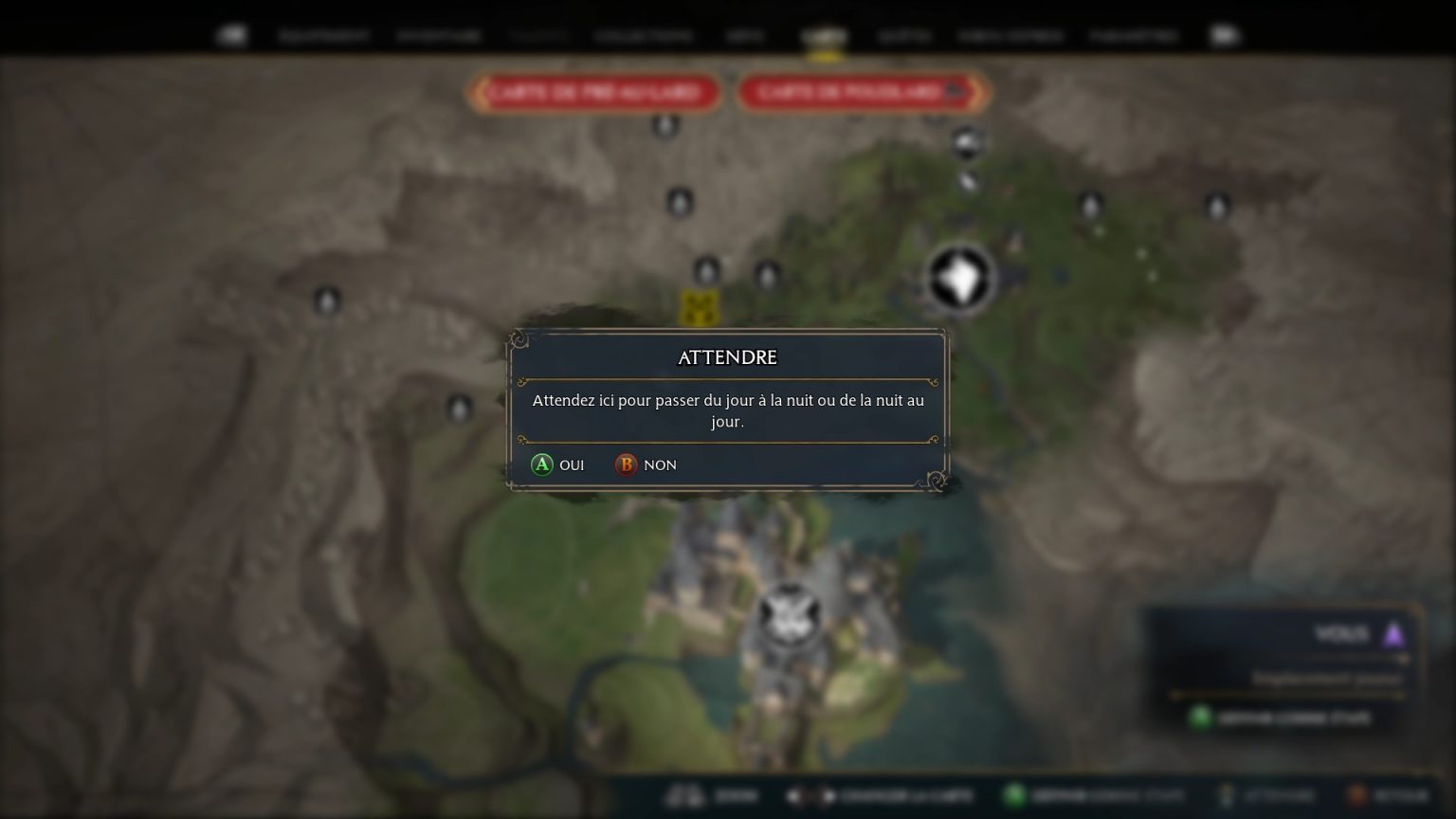Viewport: 1456px width, 819px height.
Task: Select the leftmost Floo Flame marker in the mountains
Action: [x=326, y=301]
